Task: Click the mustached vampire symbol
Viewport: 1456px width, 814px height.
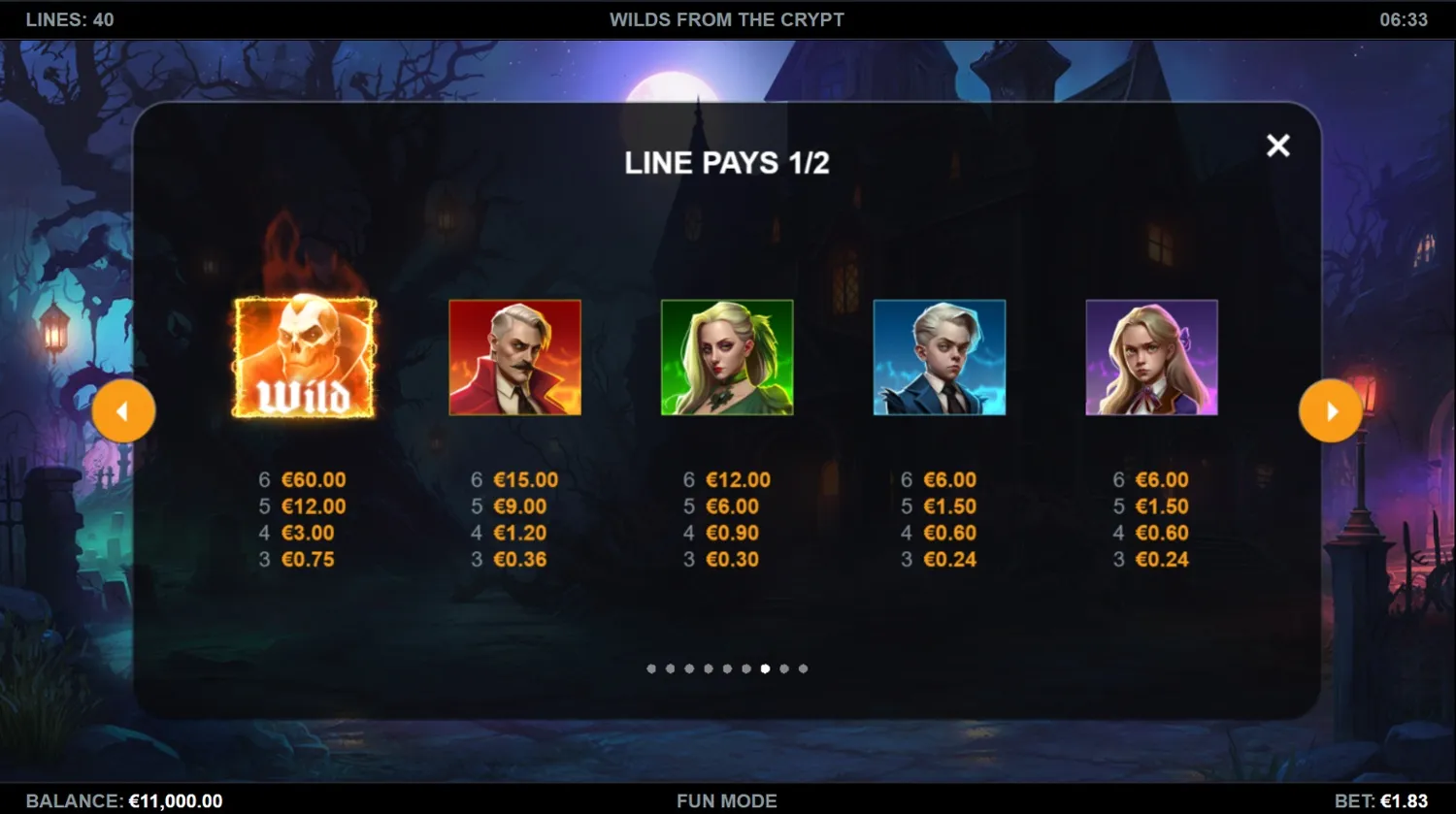Action: click(514, 358)
